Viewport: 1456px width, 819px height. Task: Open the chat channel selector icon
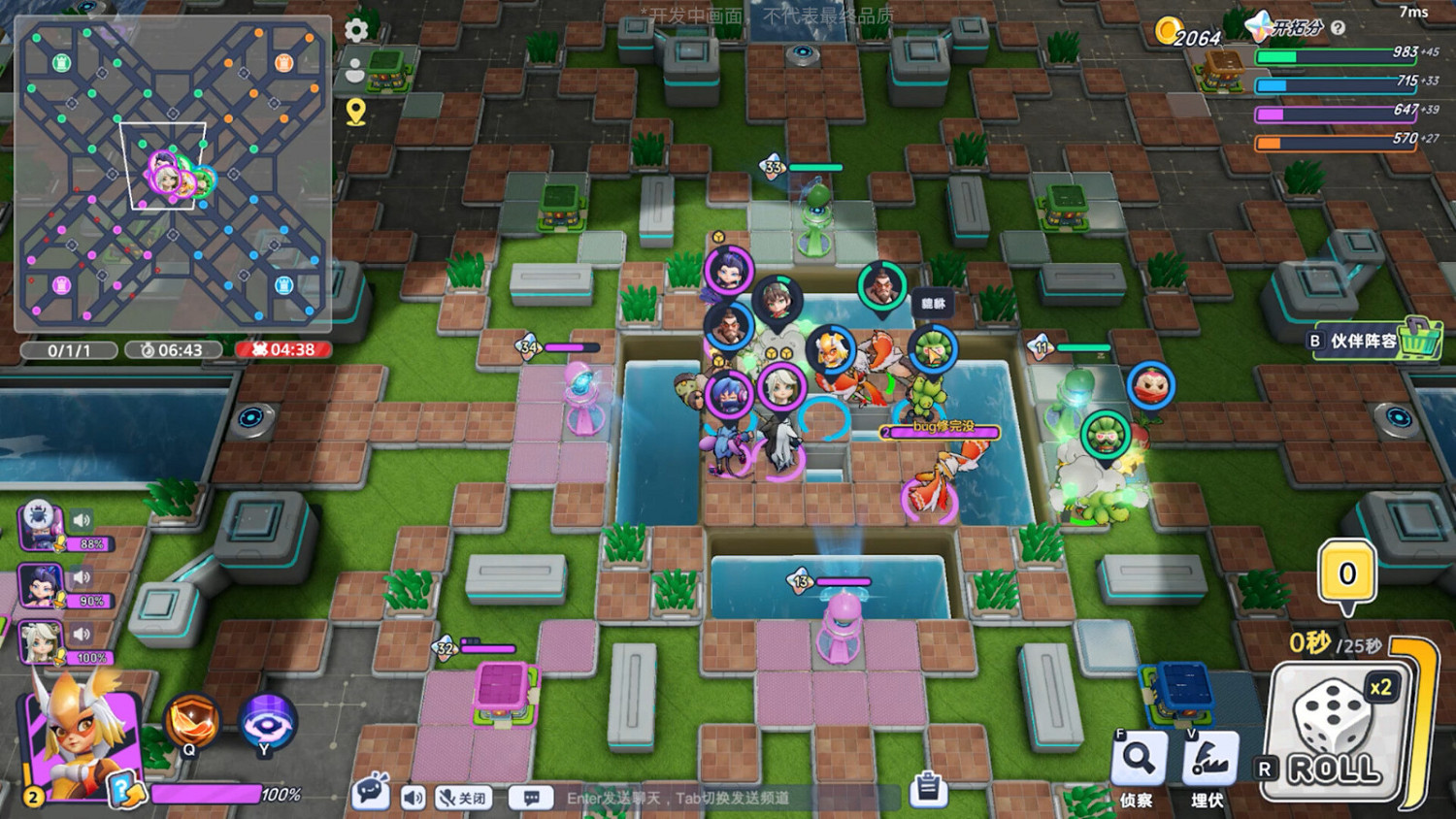[531, 797]
